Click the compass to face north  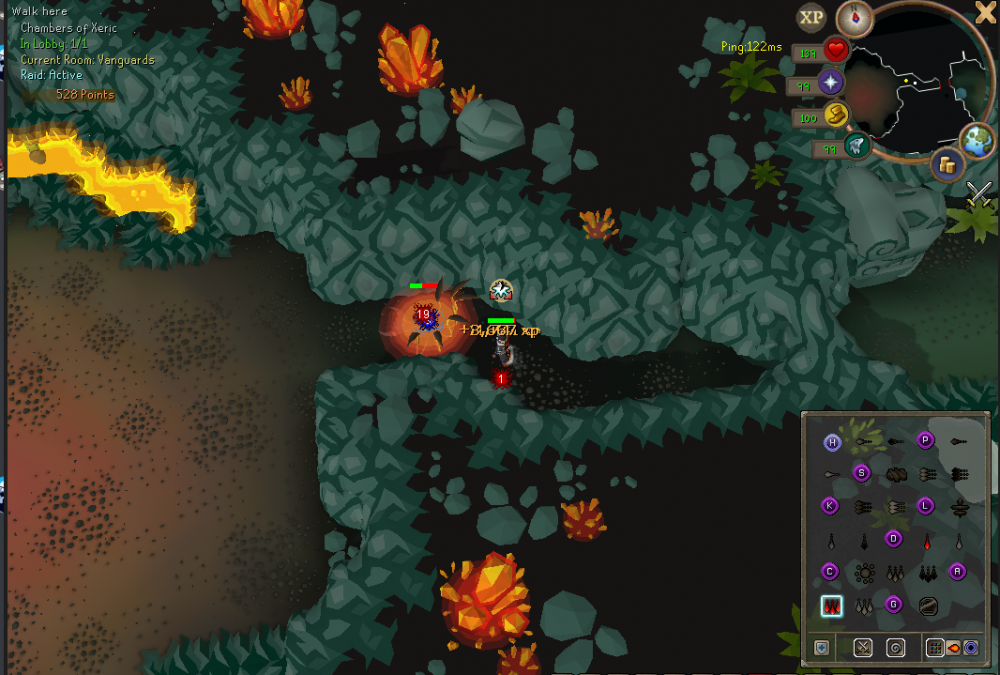click(855, 17)
